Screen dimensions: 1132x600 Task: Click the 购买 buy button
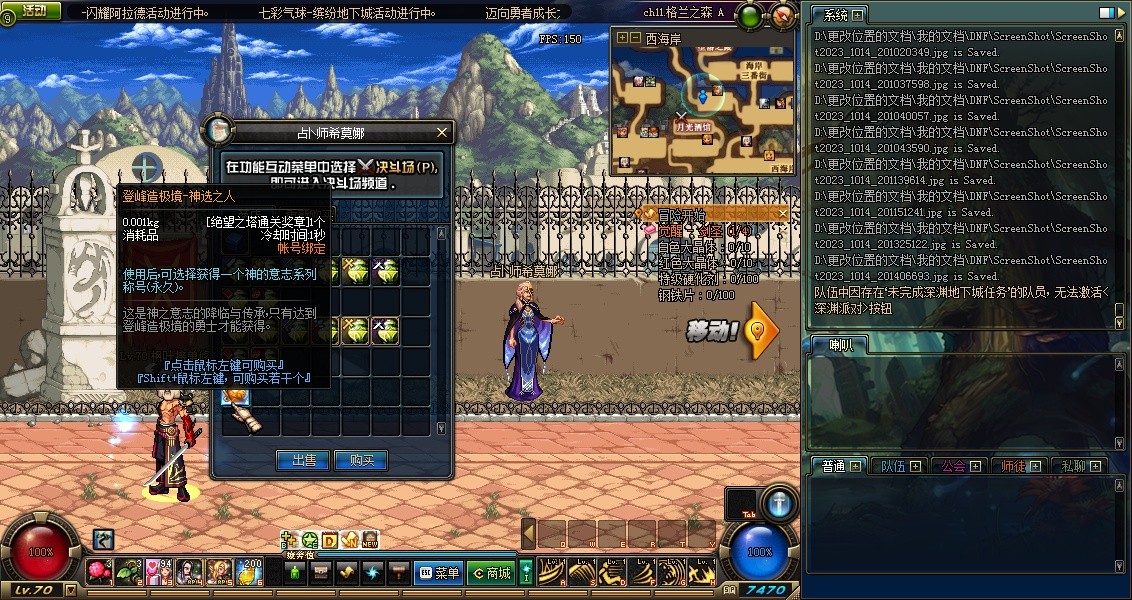click(x=361, y=460)
